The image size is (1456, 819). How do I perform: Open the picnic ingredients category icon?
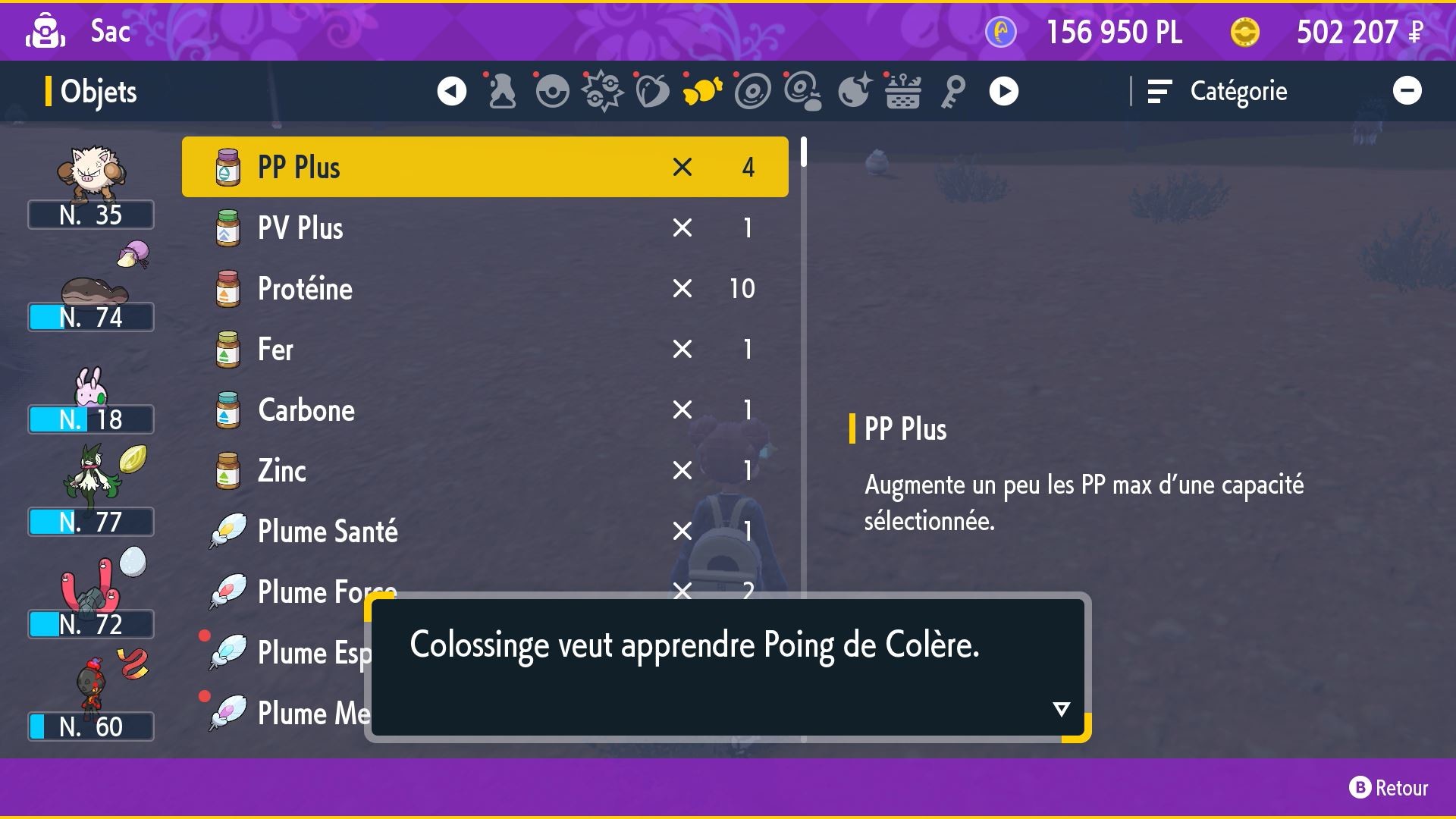tap(902, 90)
